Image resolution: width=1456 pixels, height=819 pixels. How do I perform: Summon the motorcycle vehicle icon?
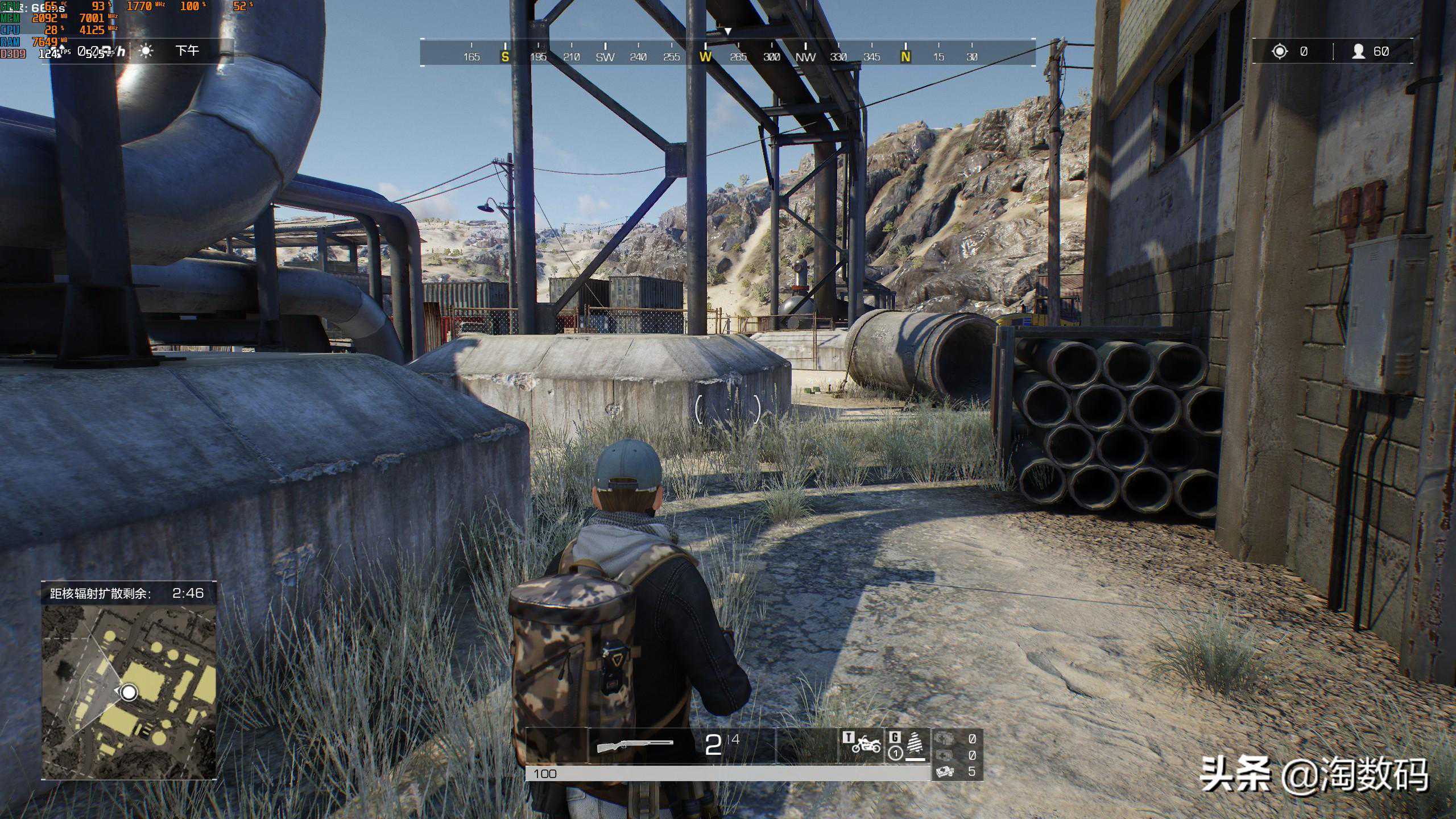coord(866,743)
